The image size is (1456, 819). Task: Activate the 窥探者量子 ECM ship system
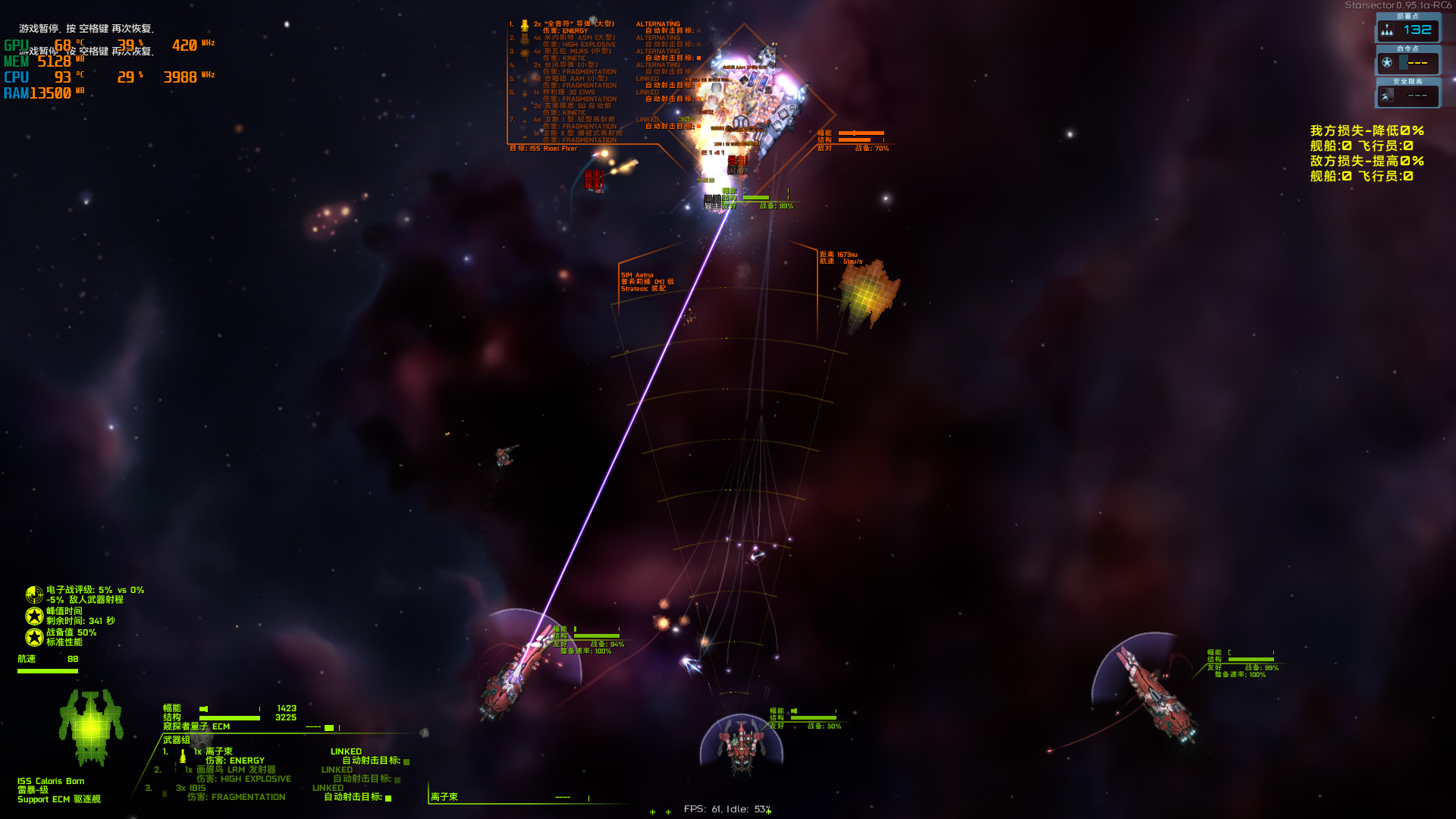pyautogui.click(x=196, y=726)
